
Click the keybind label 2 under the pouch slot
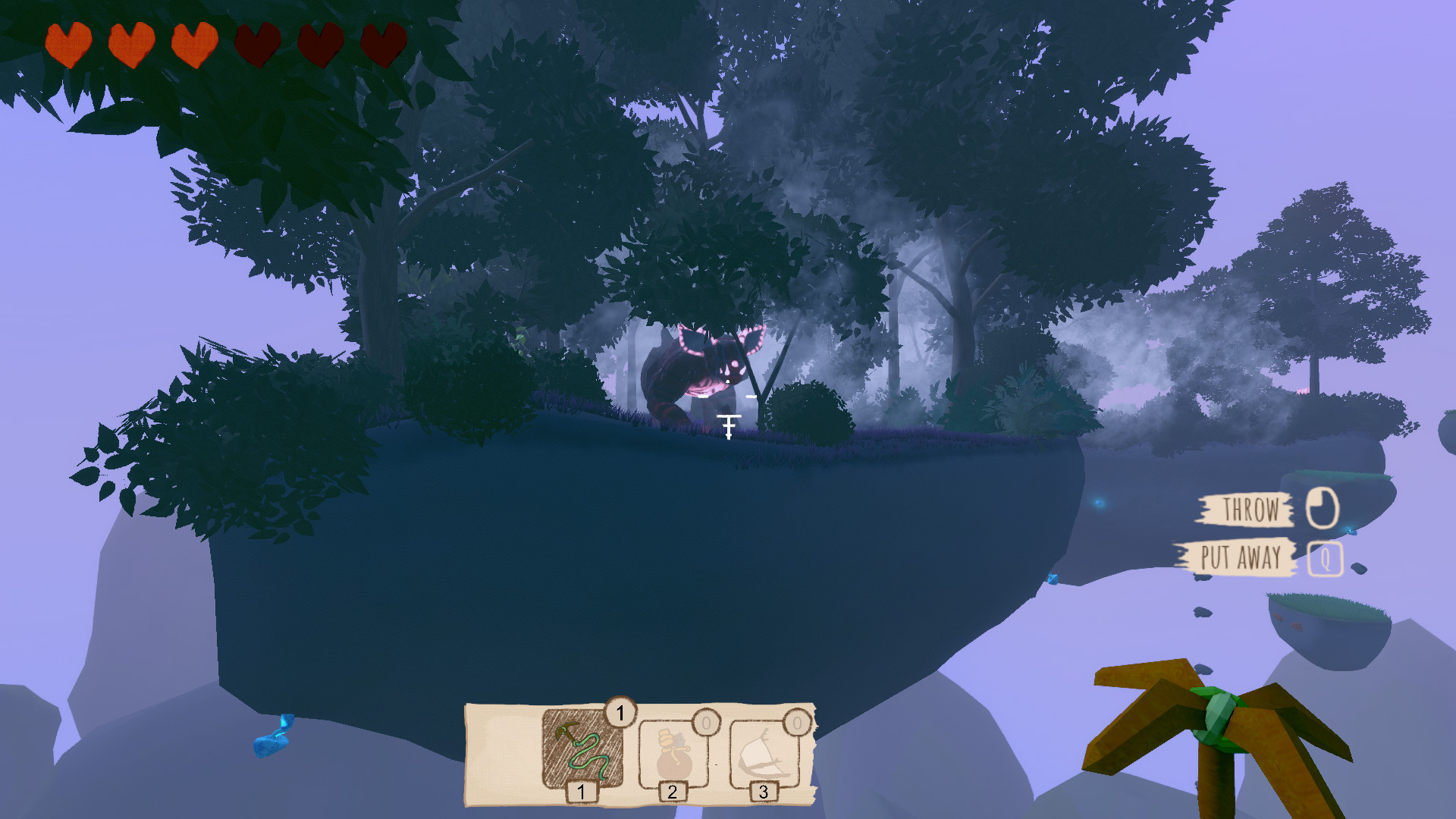click(x=673, y=793)
